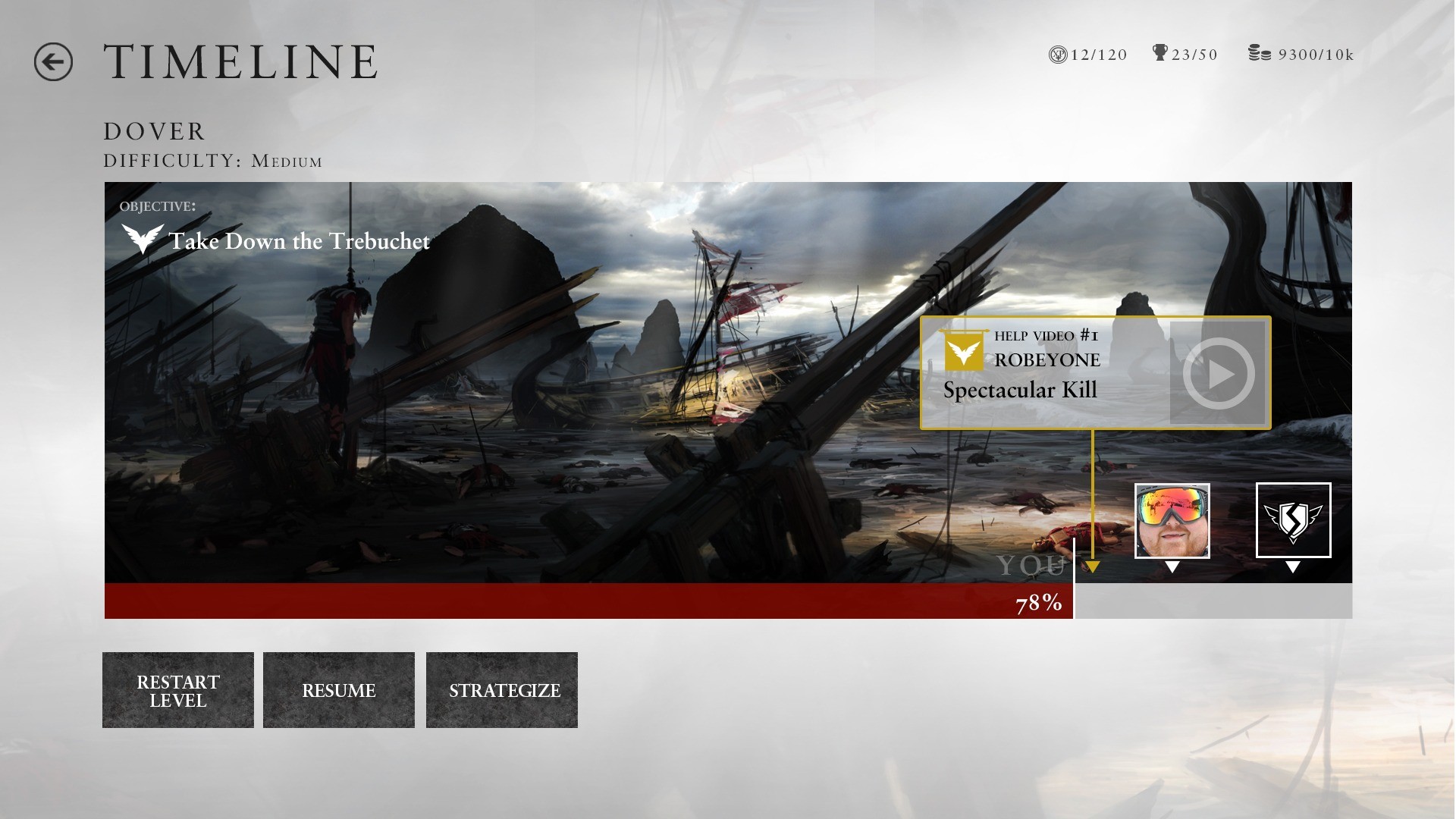Select the white arrow under the goggles avatar
The width and height of the screenshot is (1456, 819).
click(1172, 565)
